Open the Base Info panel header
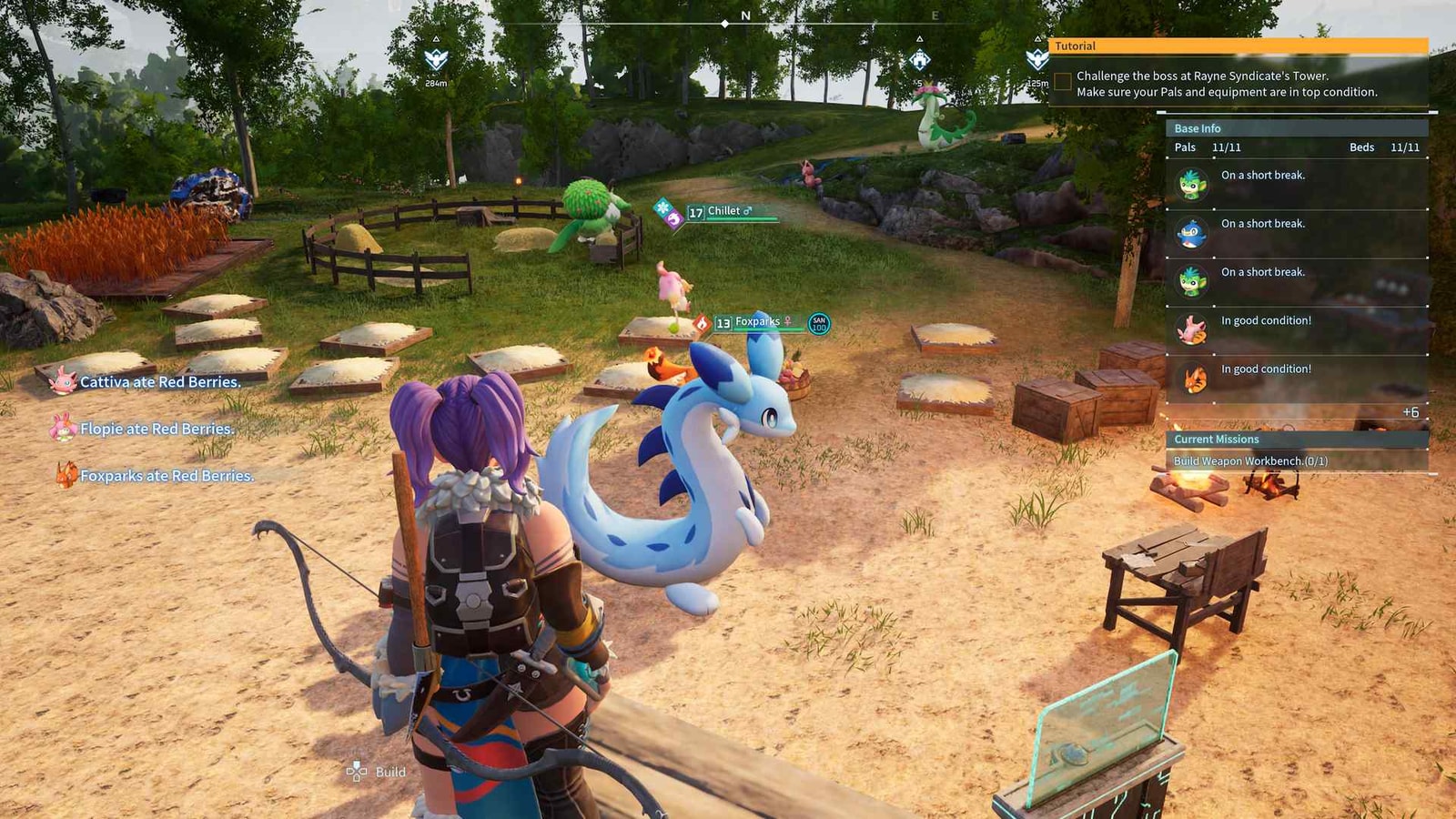Viewport: 1456px width, 819px height. [x=1297, y=128]
